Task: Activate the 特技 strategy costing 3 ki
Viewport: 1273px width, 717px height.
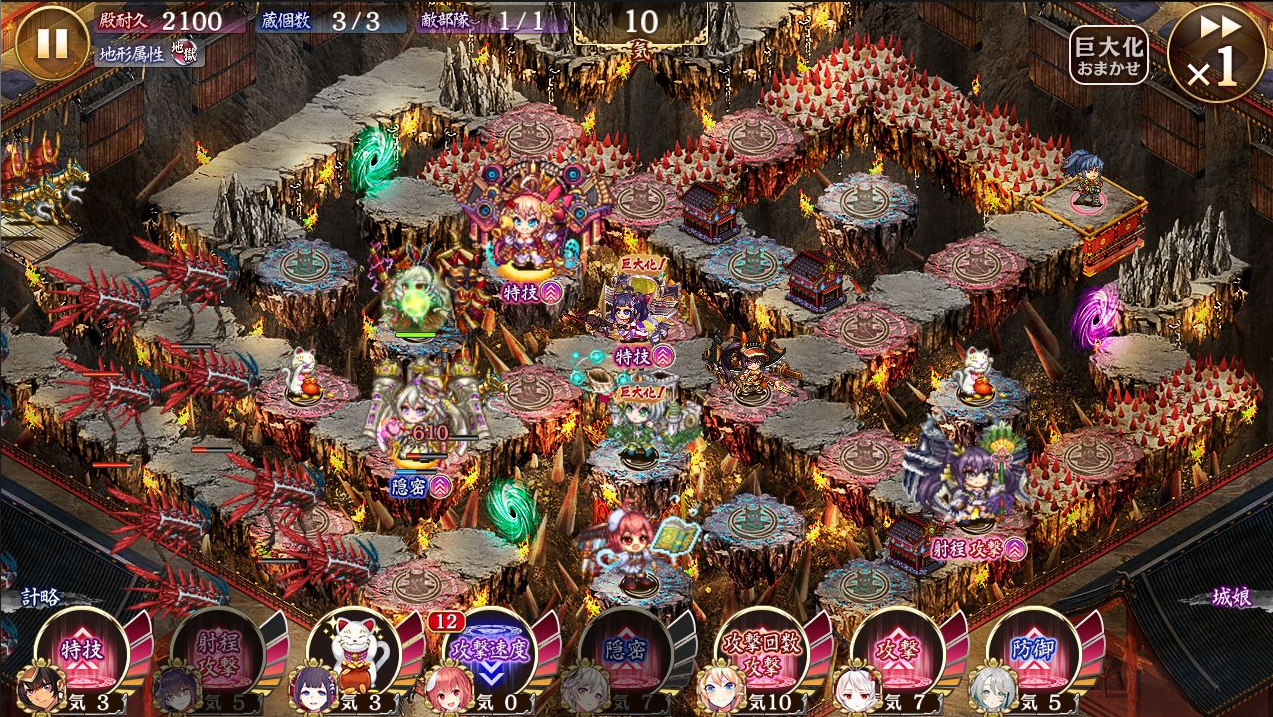Action: pyautogui.click(x=82, y=651)
